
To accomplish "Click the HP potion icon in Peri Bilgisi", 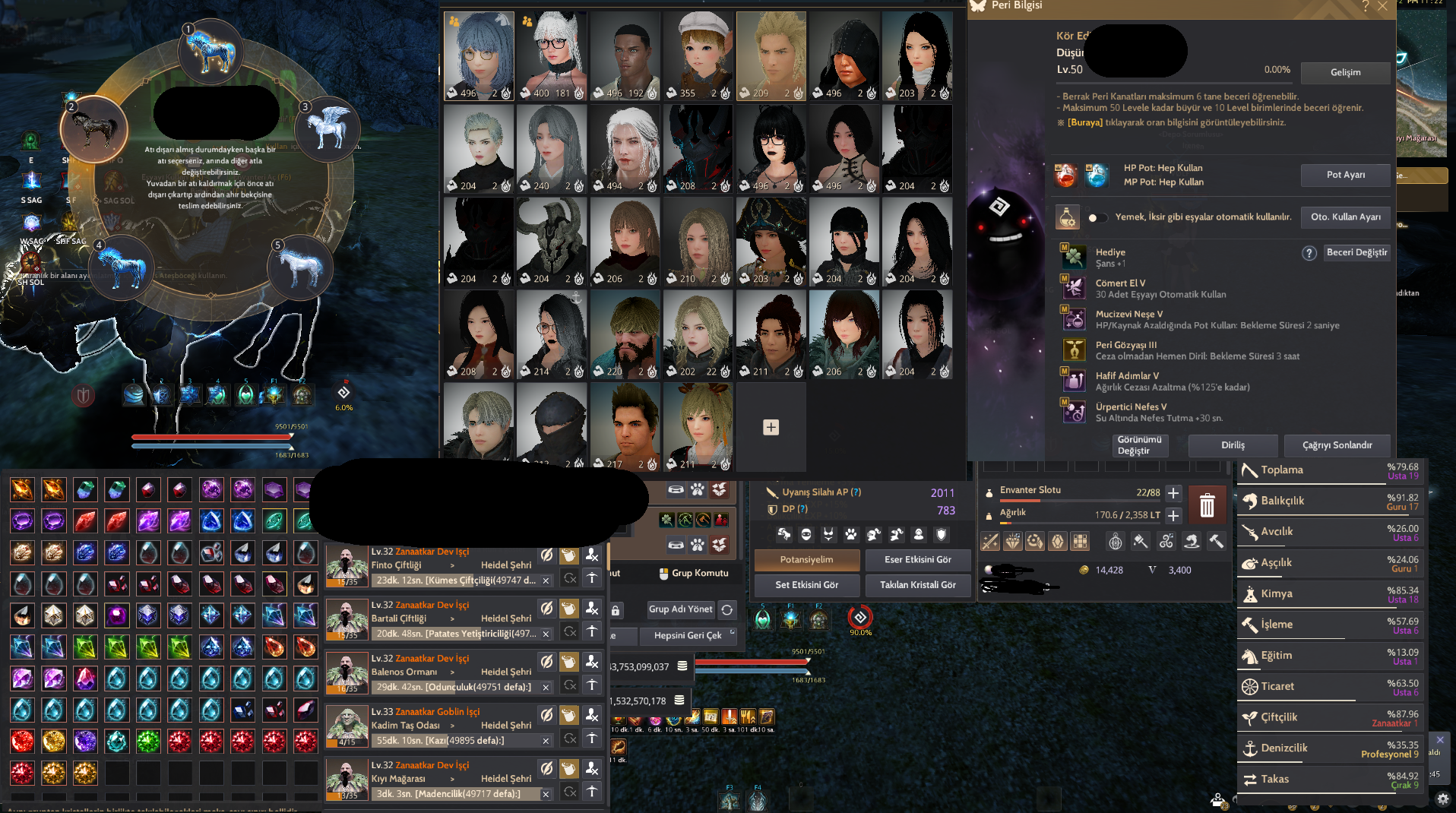I will pyautogui.click(x=1067, y=175).
